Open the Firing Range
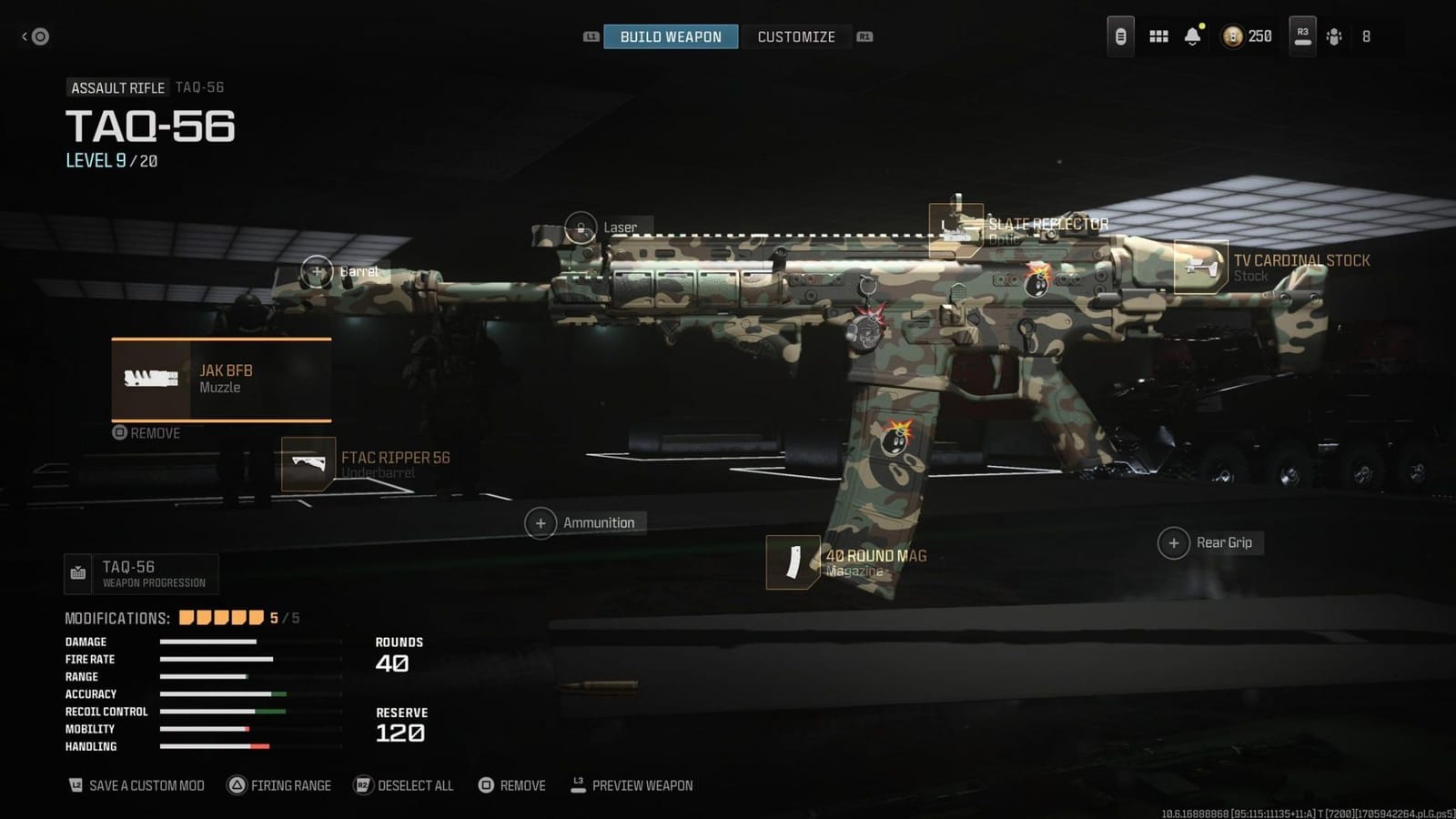1456x819 pixels. [x=279, y=784]
